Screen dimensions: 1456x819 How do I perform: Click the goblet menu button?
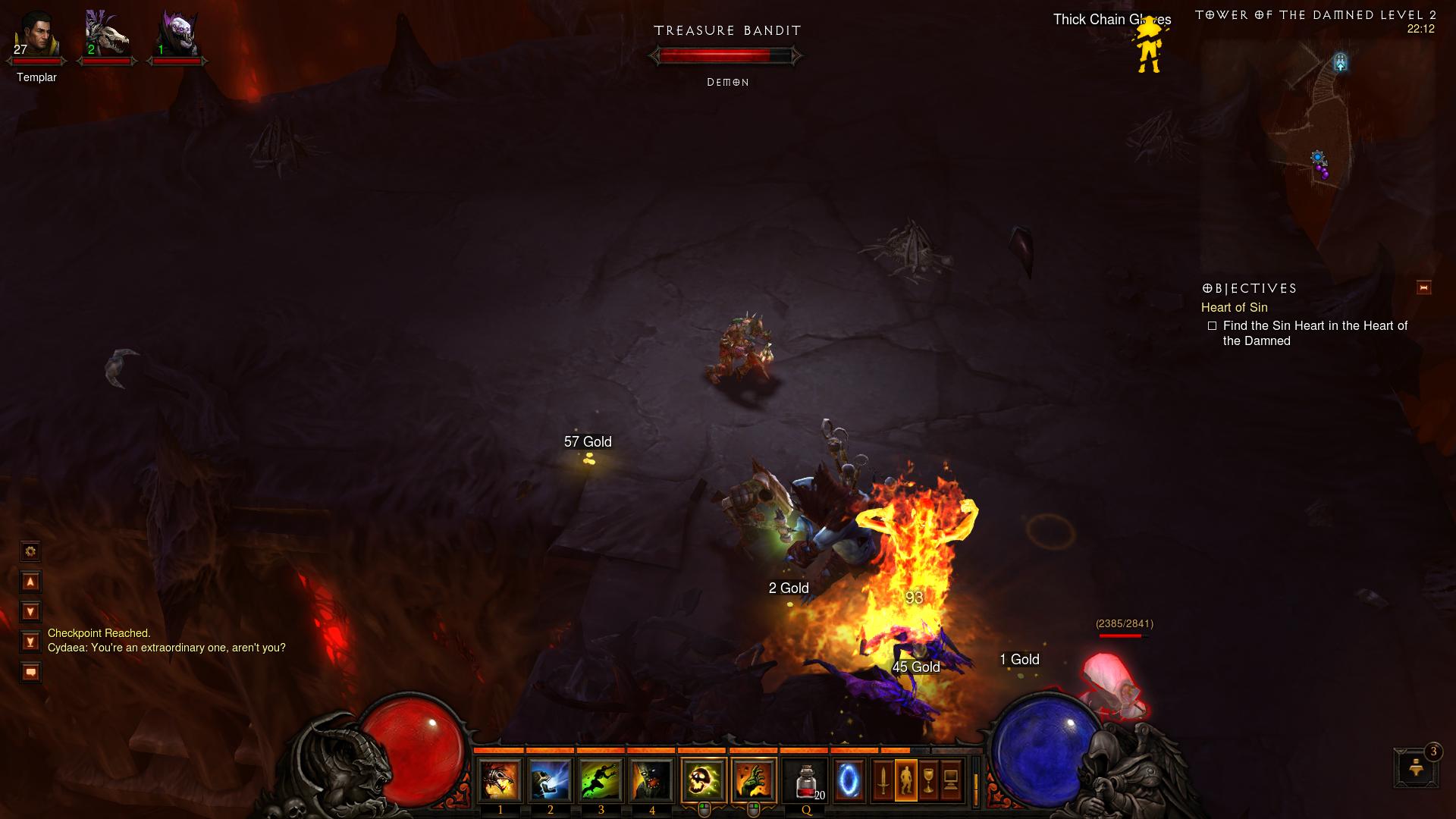(x=928, y=780)
